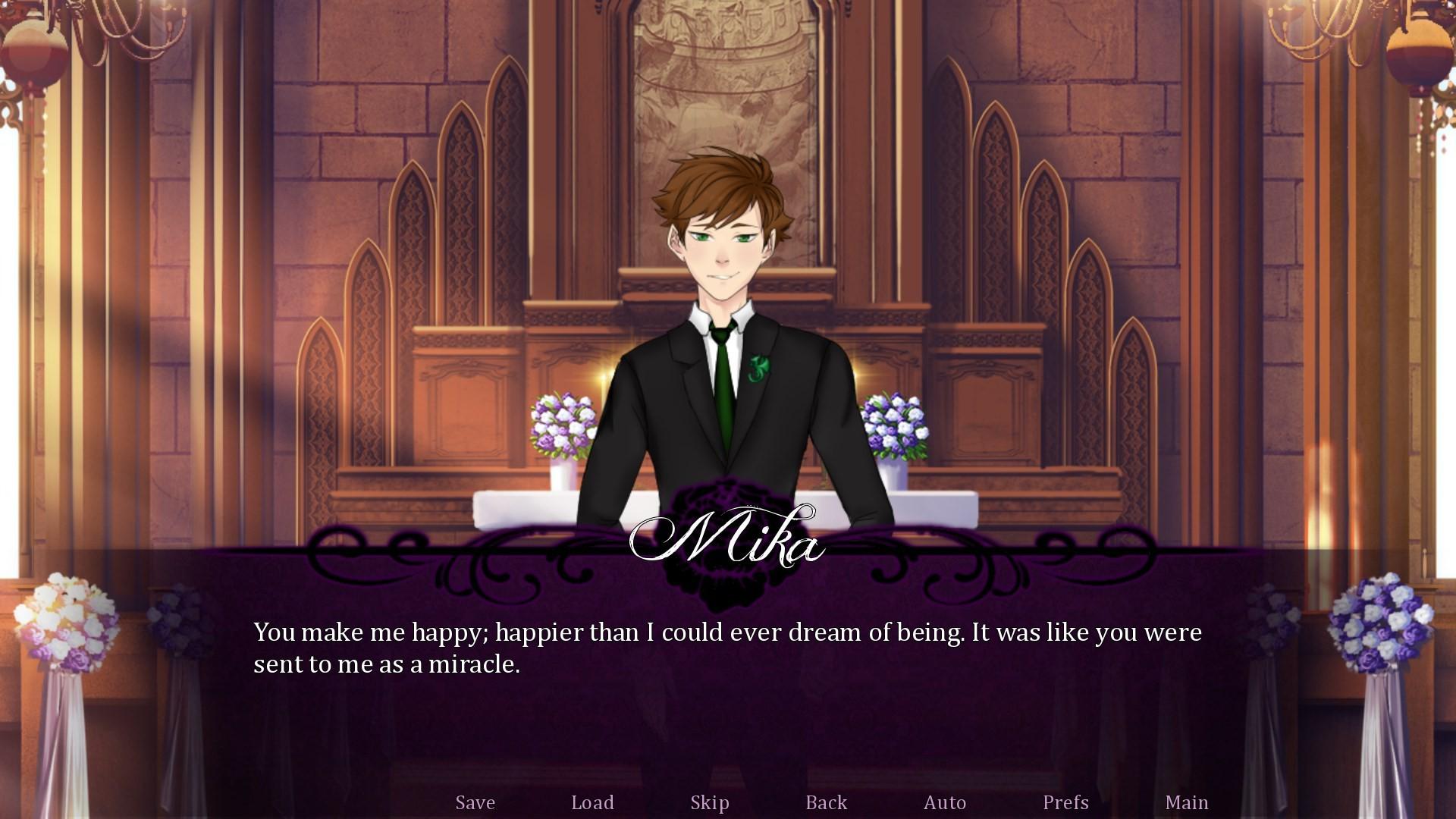
Task: Open the Prefs settings screen
Action: (x=1065, y=802)
